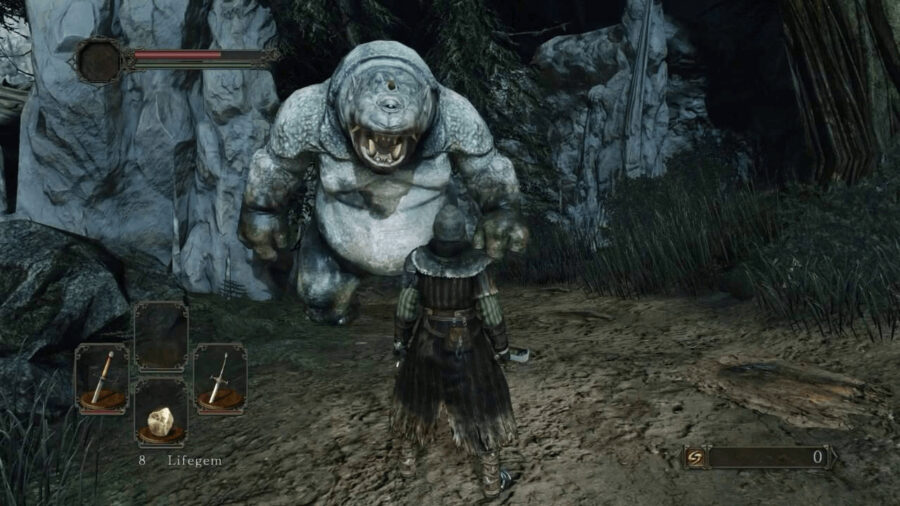This screenshot has width=900, height=506.
Task: Select the Lifegem item slot
Action: 161,412
